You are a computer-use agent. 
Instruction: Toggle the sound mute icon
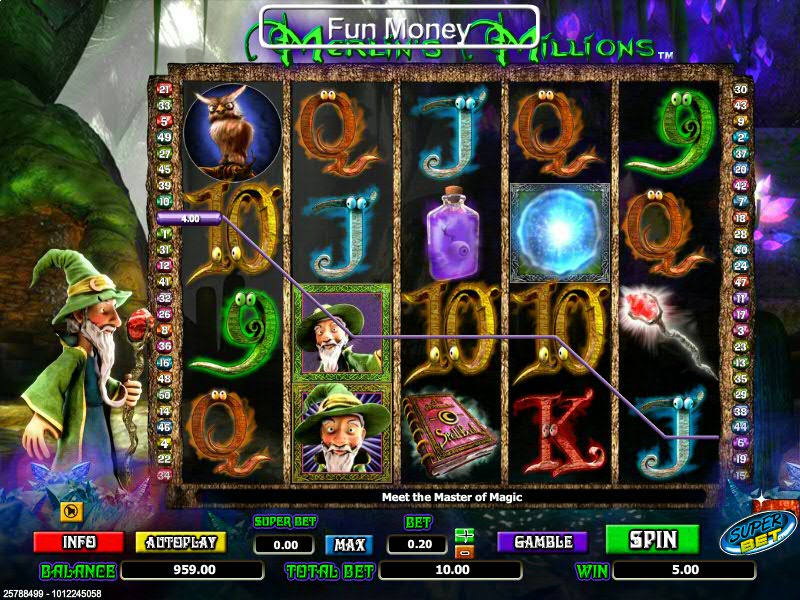[71, 511]
